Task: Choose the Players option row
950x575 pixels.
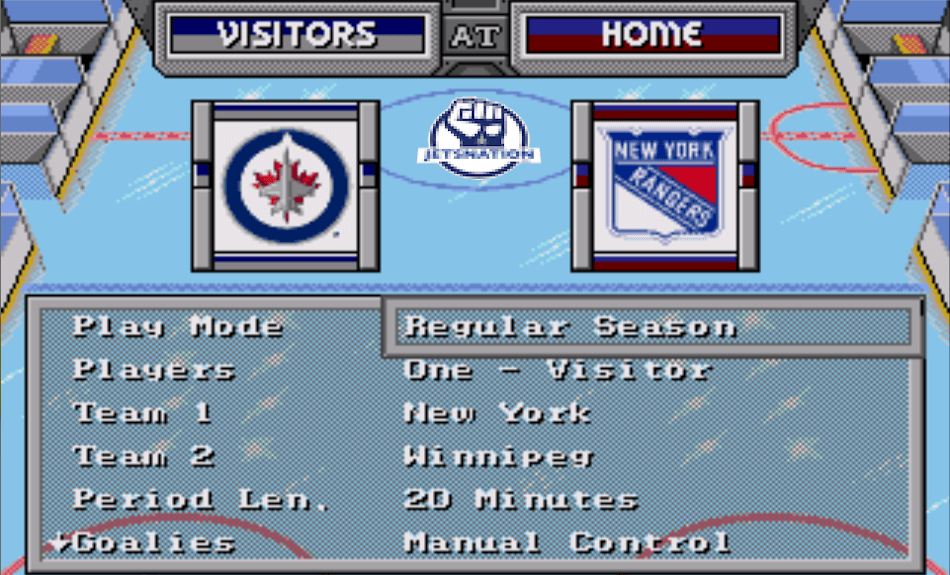Action: point(154,370)
